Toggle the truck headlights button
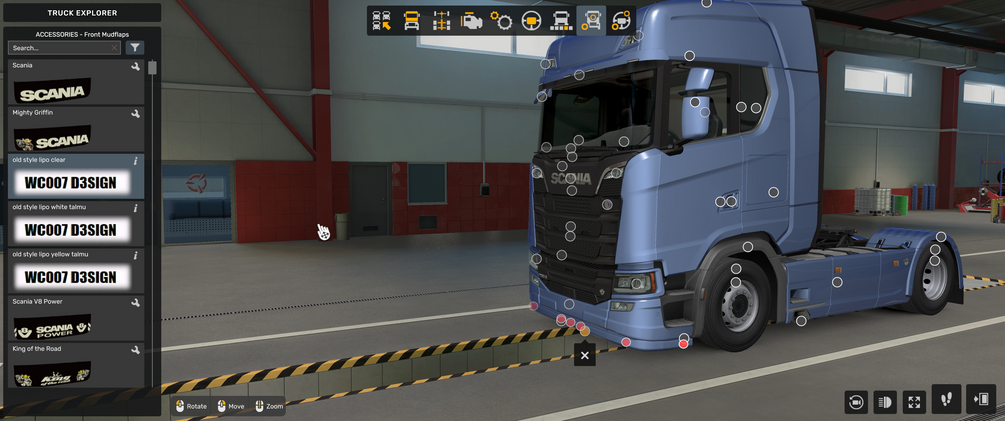 (885, 402)
